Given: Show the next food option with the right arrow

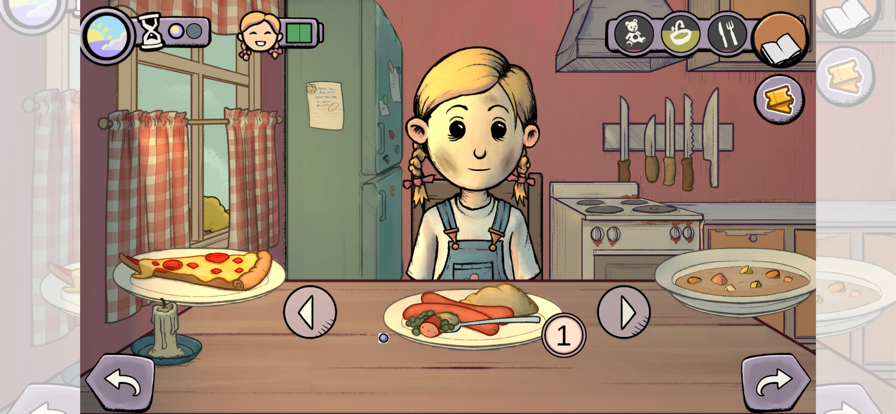Looking at the screenshot, I should 623,312.
